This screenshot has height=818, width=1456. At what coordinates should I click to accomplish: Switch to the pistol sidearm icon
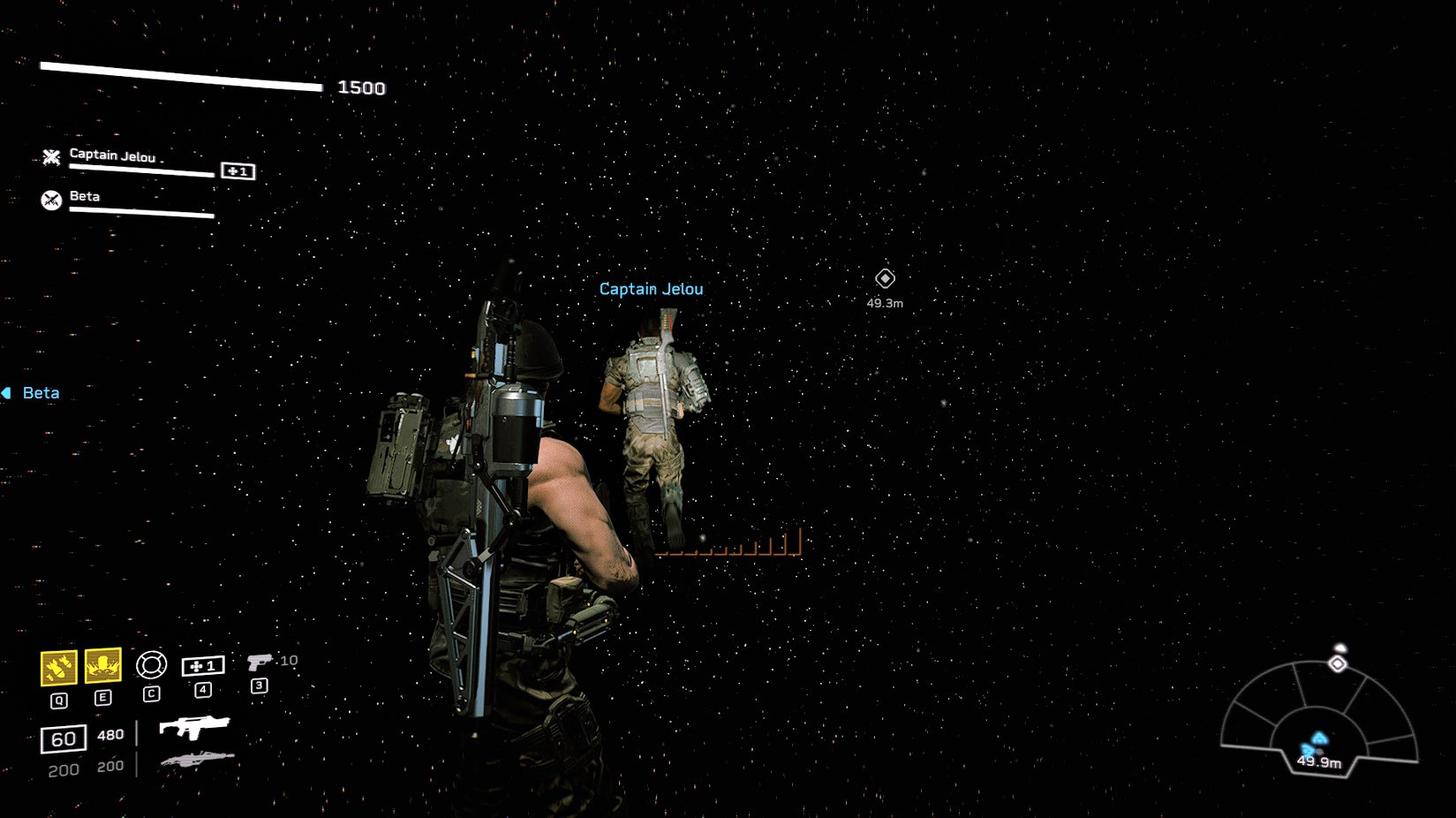(x=260, y=662)
